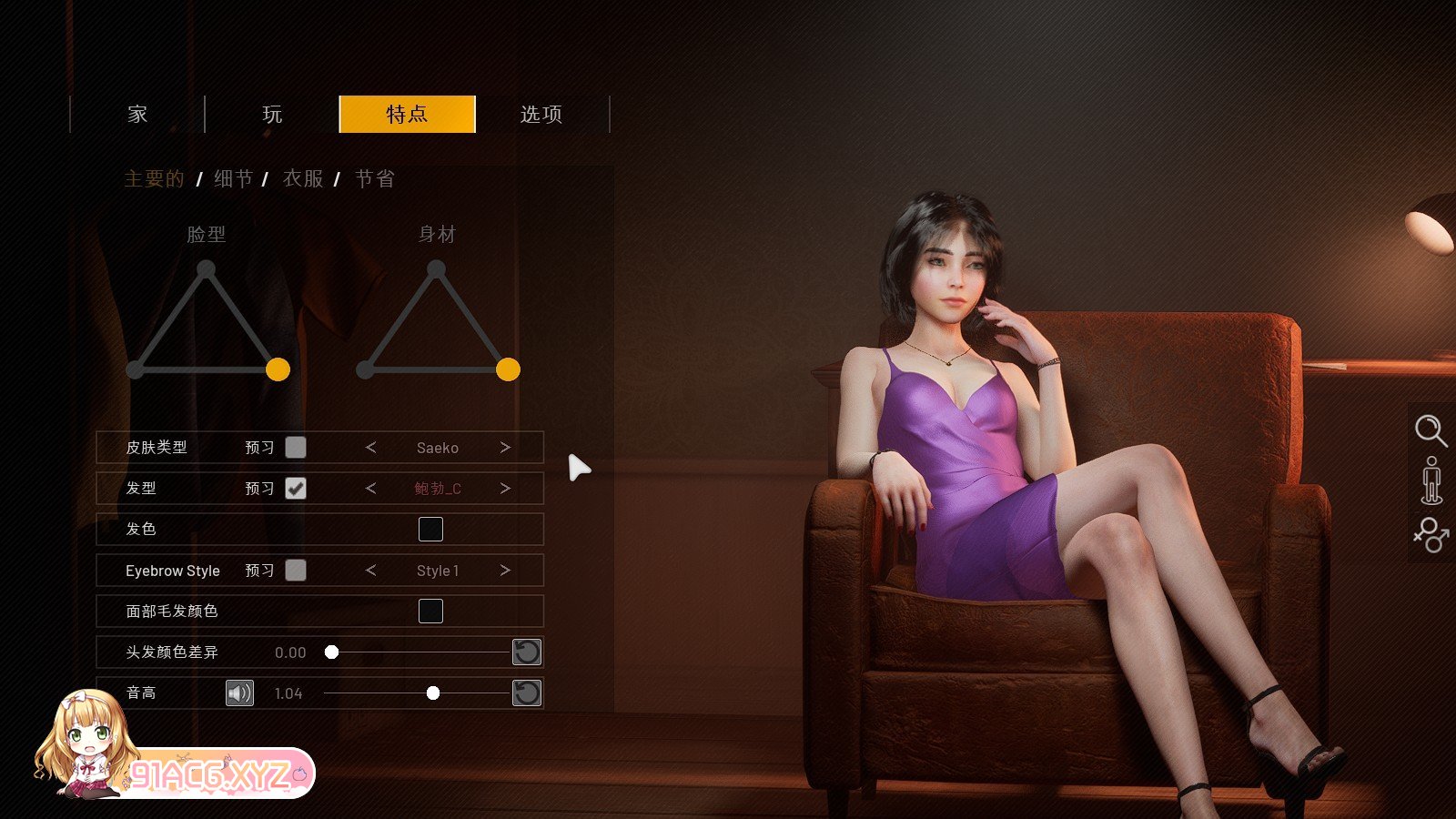Click the magnifying glass zoom icon
The image size is (1456, 819).
coord(1431,430)
